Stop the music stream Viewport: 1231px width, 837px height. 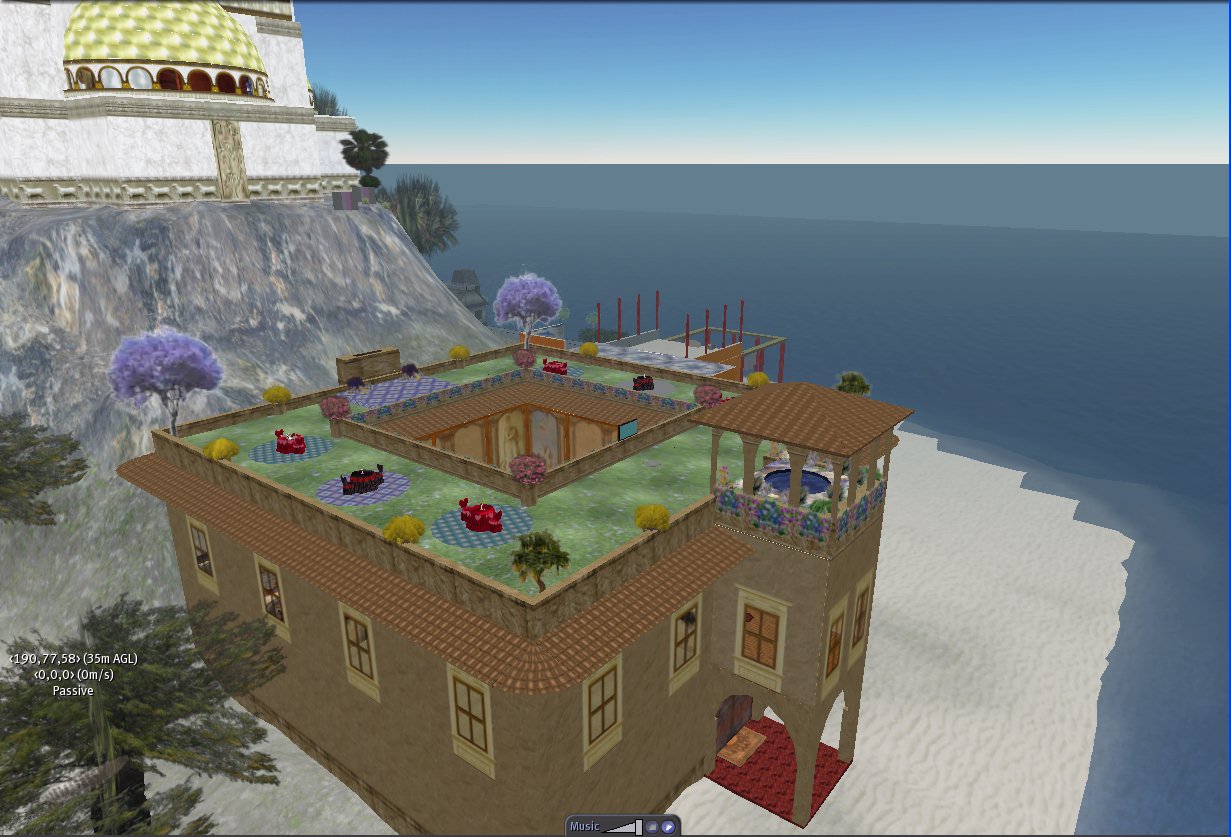click(651, 827)
